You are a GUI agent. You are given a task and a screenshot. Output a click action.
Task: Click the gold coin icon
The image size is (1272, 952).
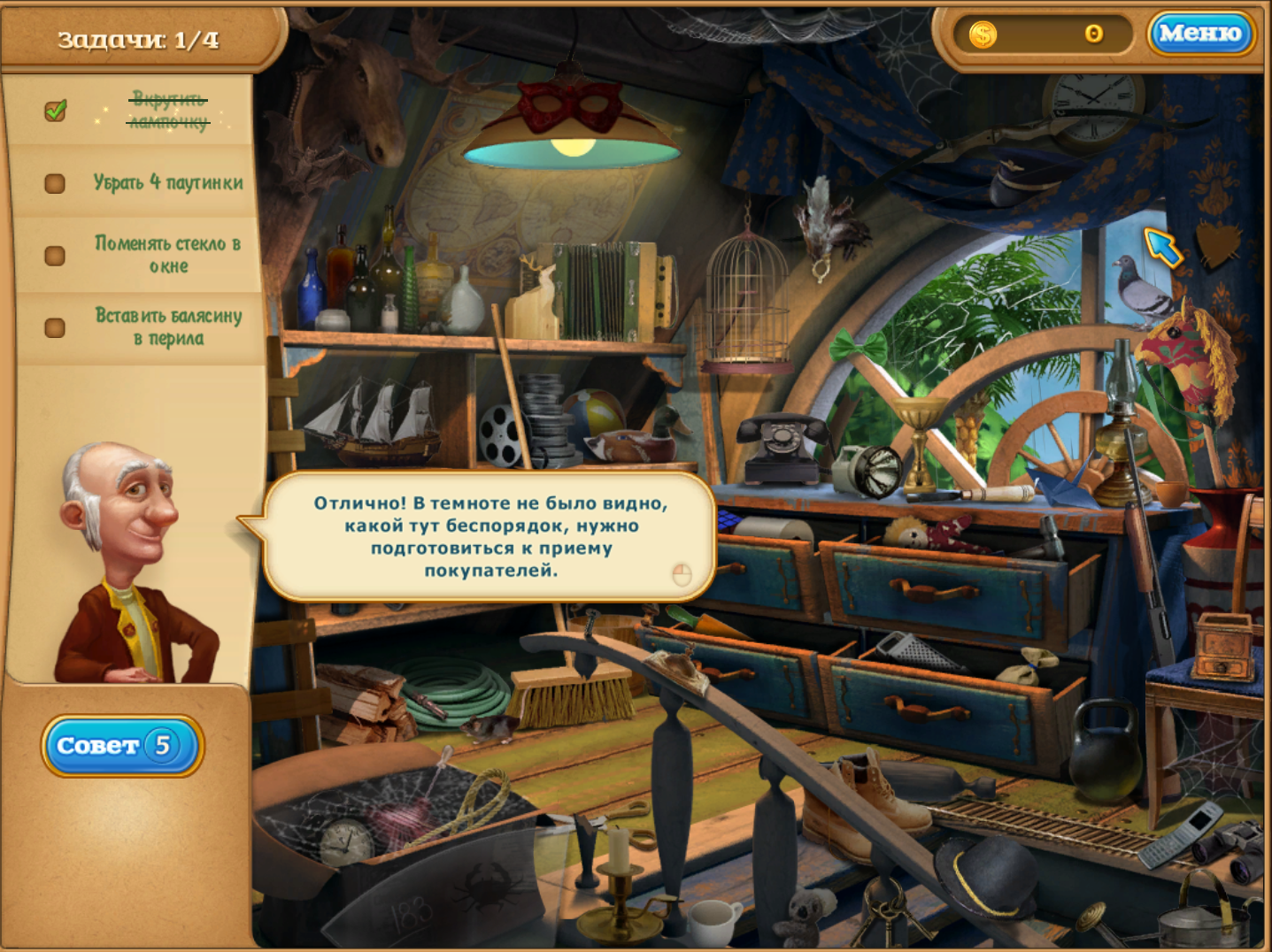pos(983,35)
